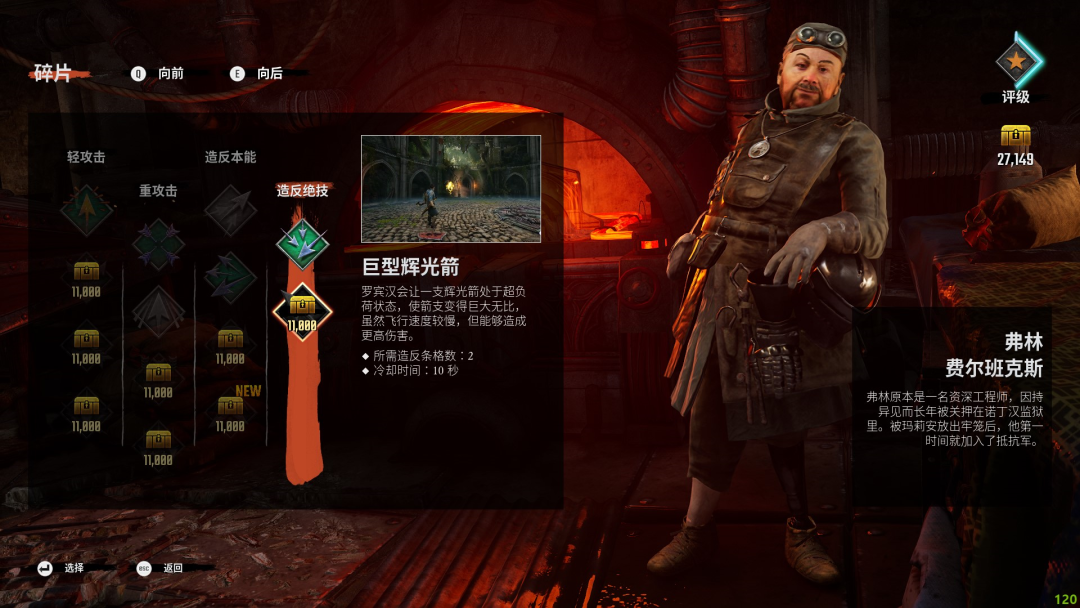Open the 巨型辉光箭 preview video thumbnail
Viewport: 1080px width, 608px height.
(450, 189)
